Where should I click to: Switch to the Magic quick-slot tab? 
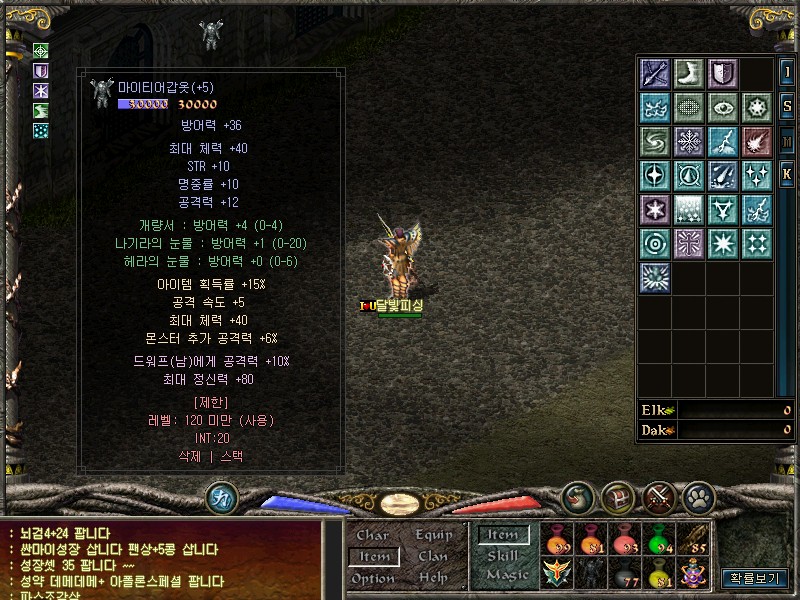(x=507, y=575)
